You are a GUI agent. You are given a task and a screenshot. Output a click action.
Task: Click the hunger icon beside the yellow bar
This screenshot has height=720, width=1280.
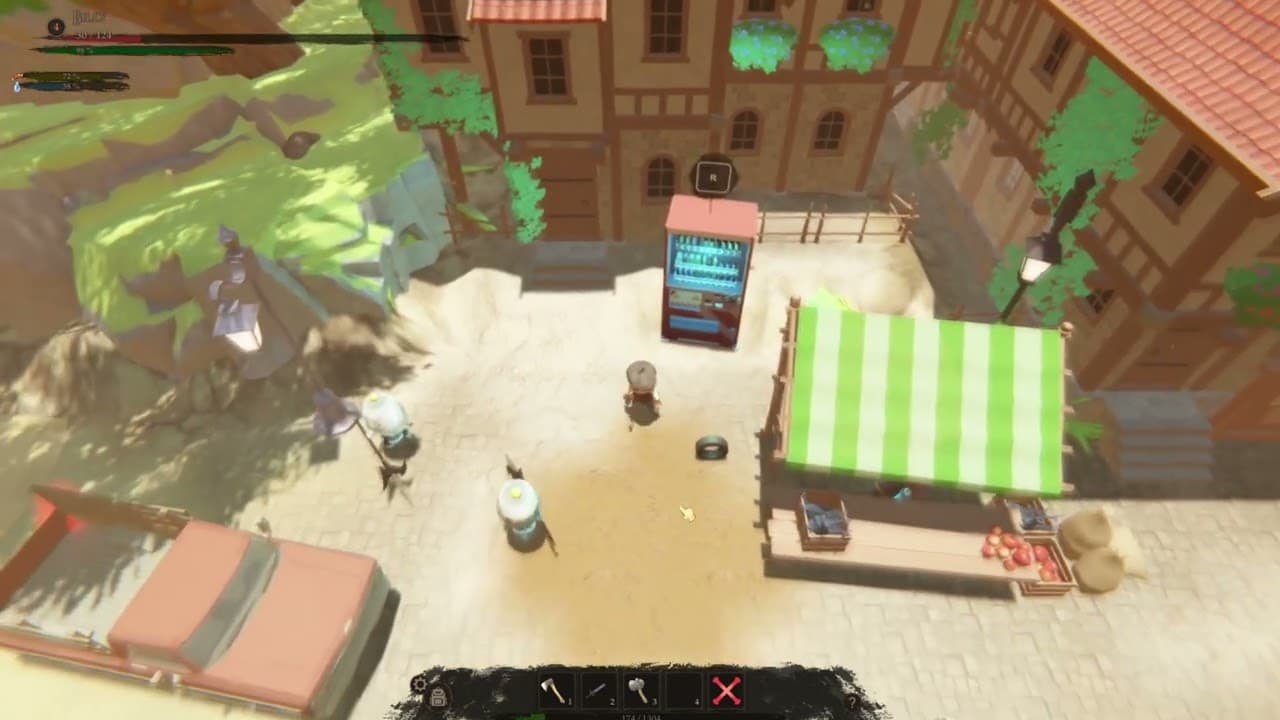[18, 75]
